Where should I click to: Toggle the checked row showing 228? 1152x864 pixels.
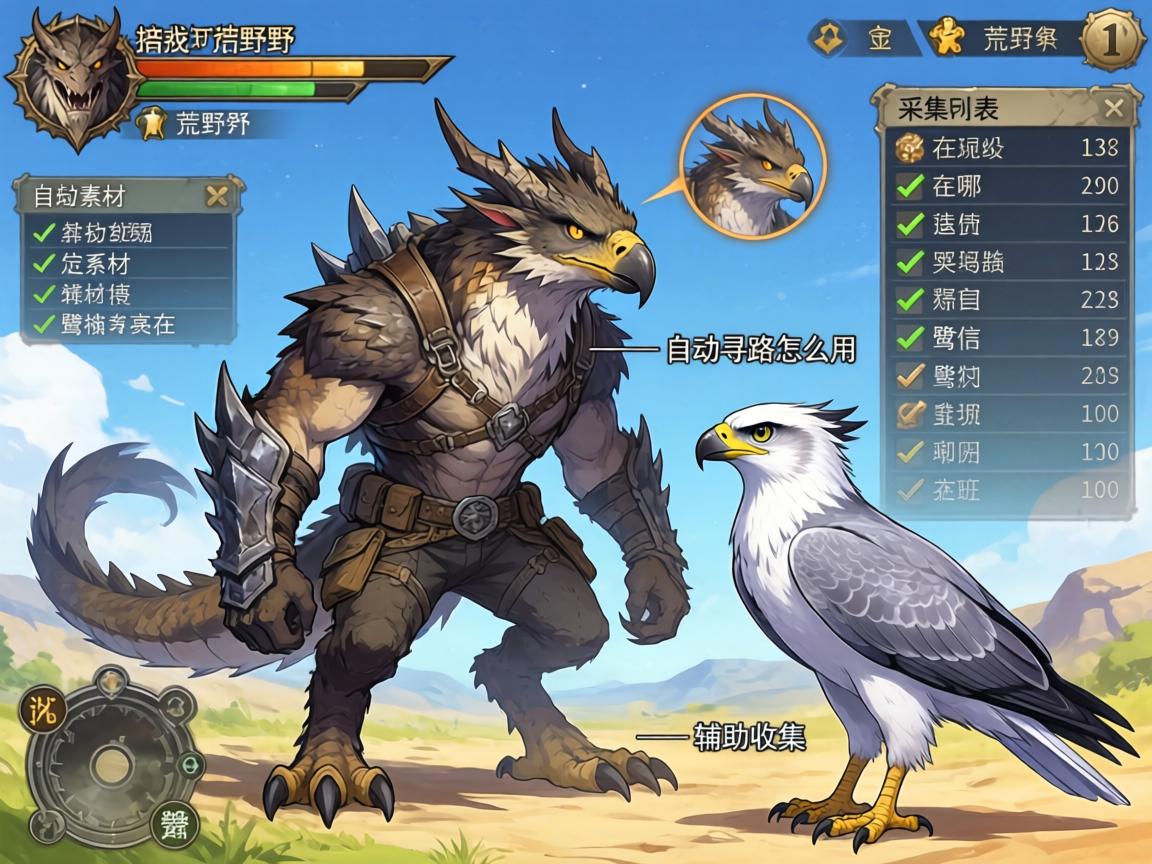click(910, 299)
